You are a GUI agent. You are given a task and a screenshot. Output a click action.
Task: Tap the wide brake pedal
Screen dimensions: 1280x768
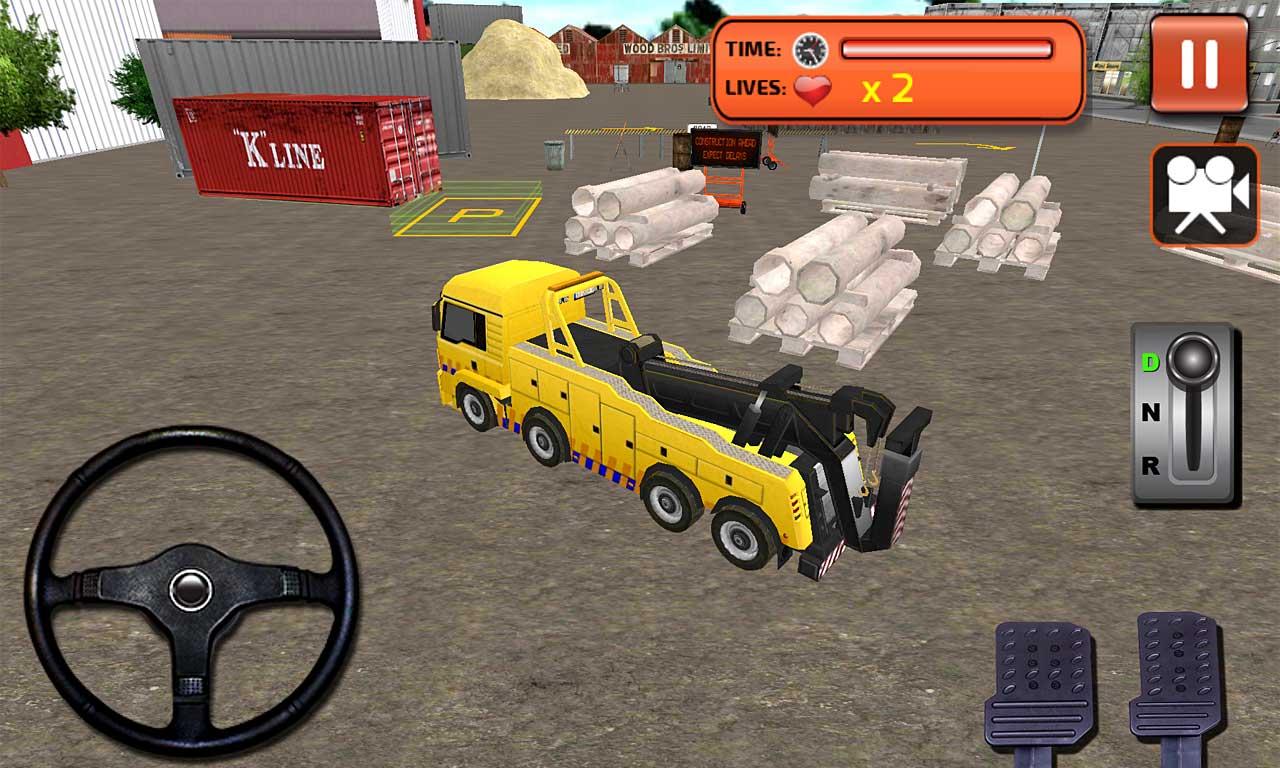tap(1038, 685)
